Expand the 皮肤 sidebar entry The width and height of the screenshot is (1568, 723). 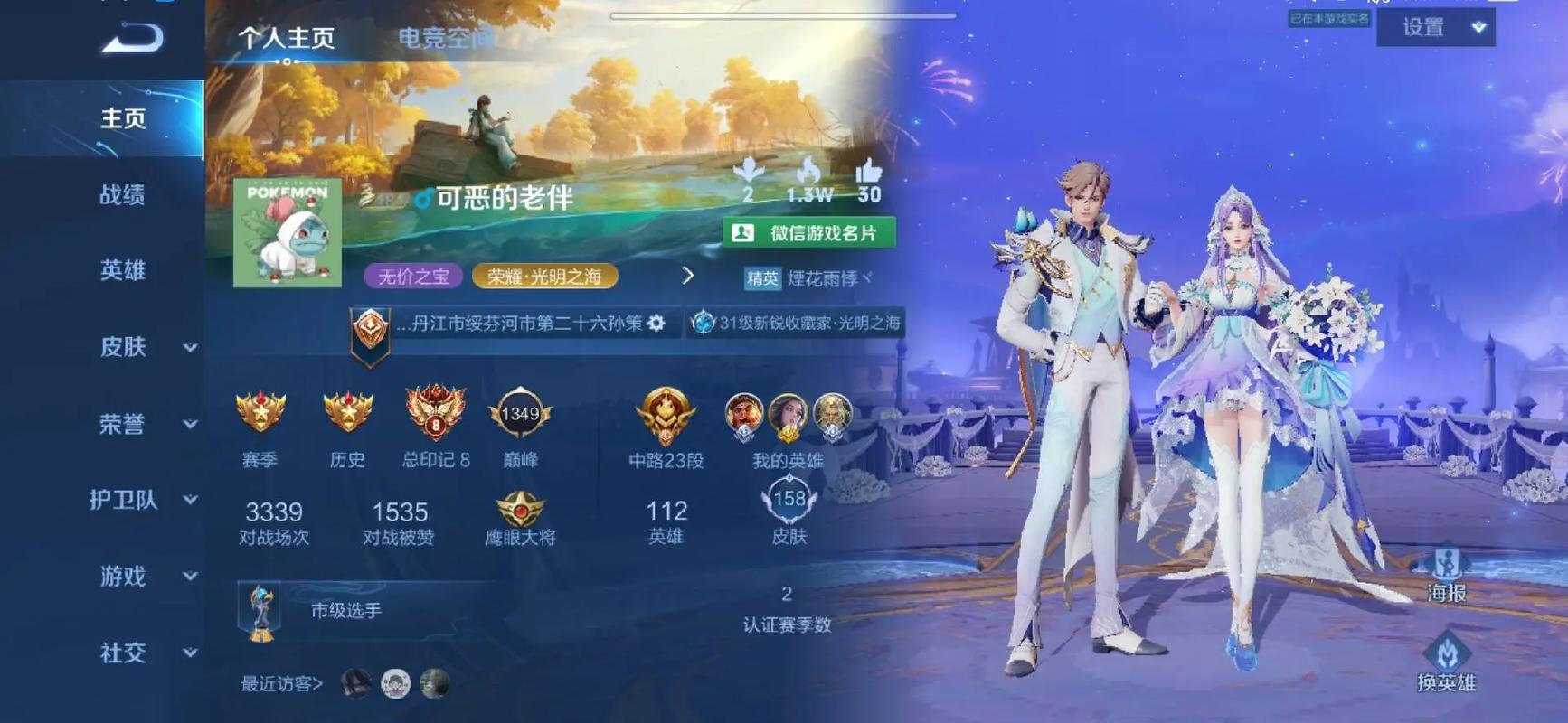point(145,347)
